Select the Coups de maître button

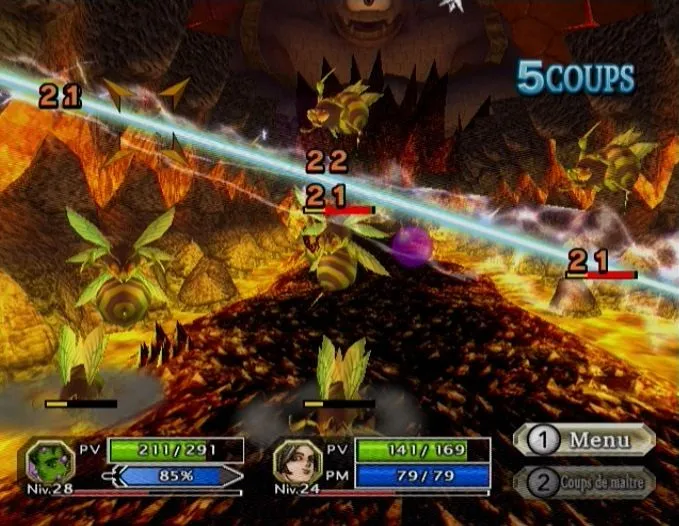[x=584, y=482]
